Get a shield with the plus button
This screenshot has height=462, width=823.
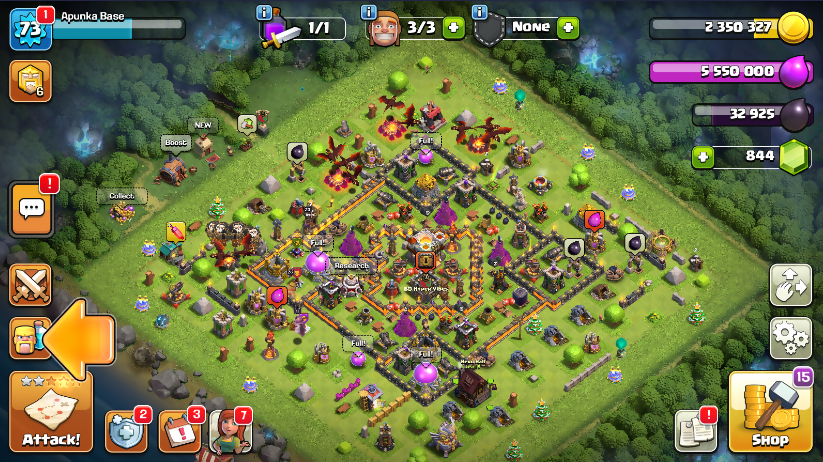point(568,28)
